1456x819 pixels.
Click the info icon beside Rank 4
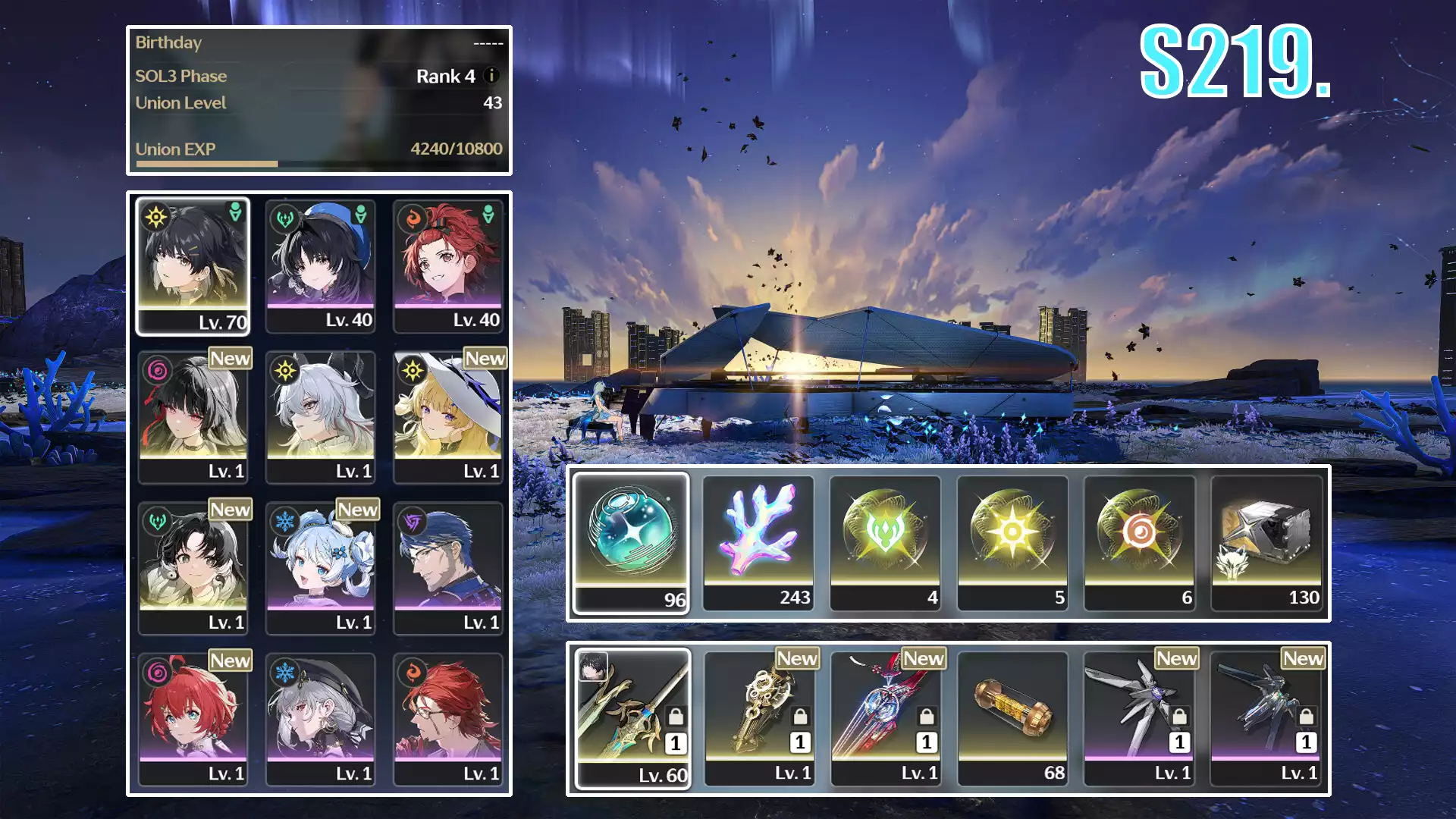[x=491, y=76]
